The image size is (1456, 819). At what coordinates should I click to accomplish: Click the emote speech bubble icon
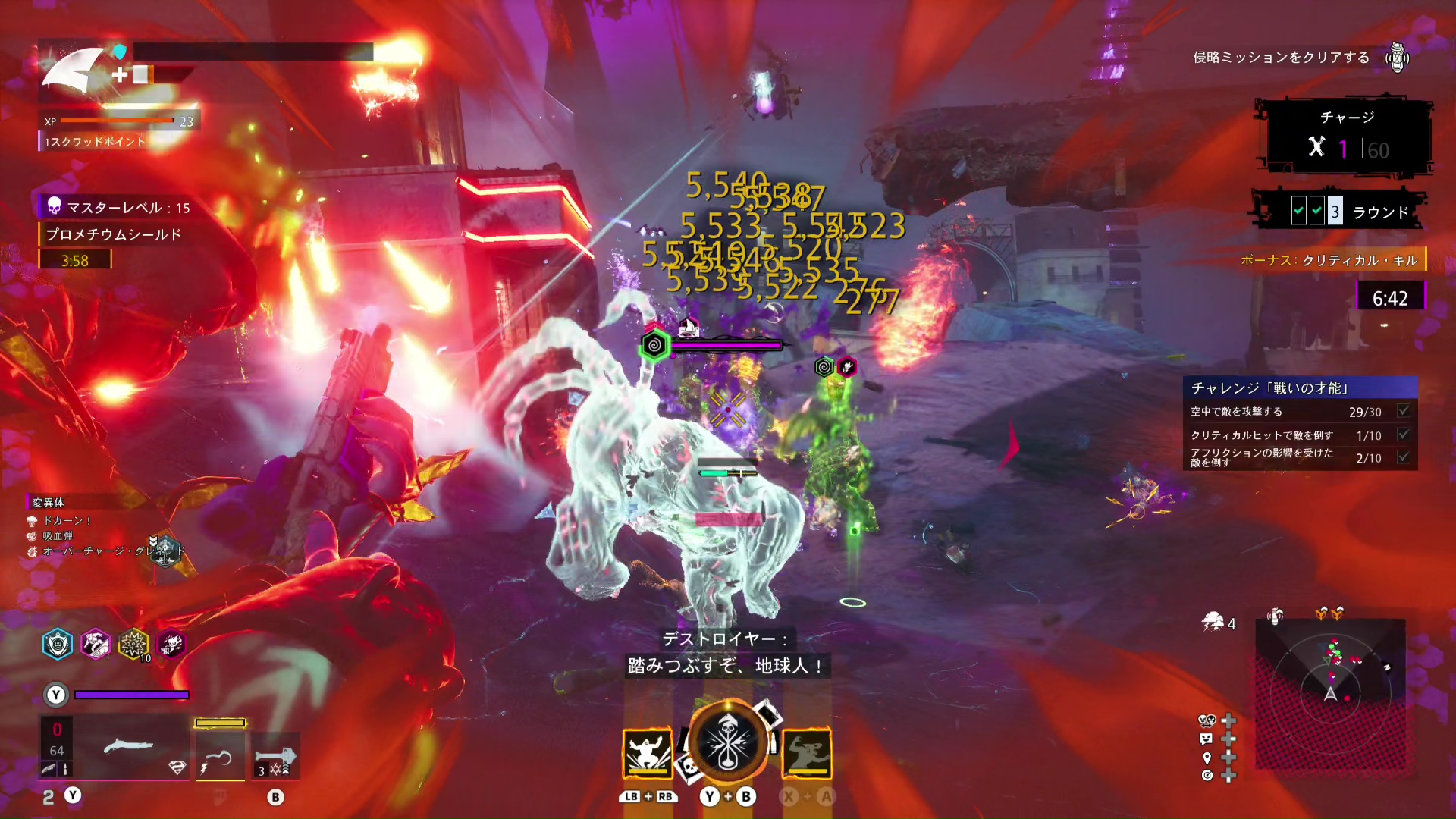pyautogui.click(x=1207, y=739)
